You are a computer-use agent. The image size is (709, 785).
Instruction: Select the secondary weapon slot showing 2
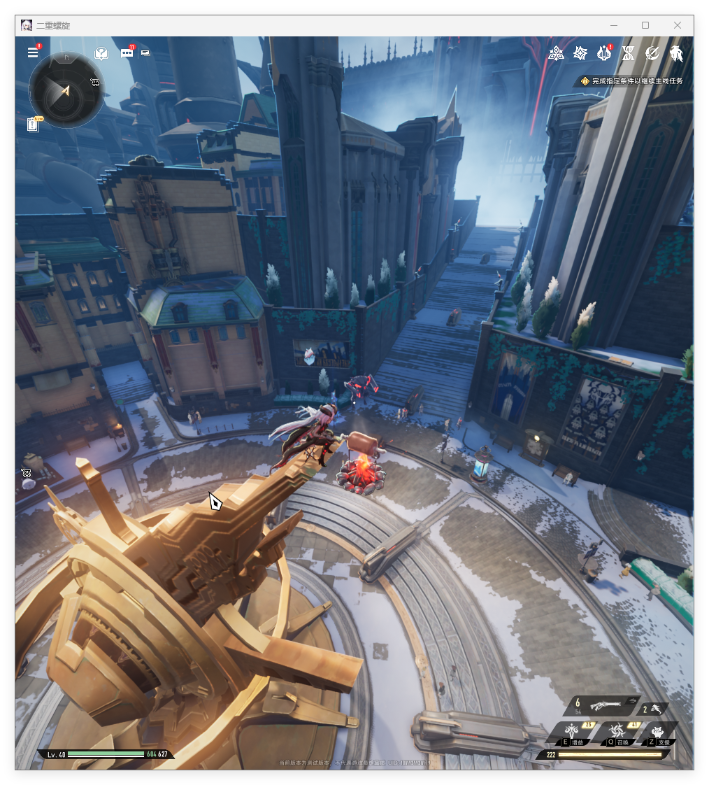653,708
